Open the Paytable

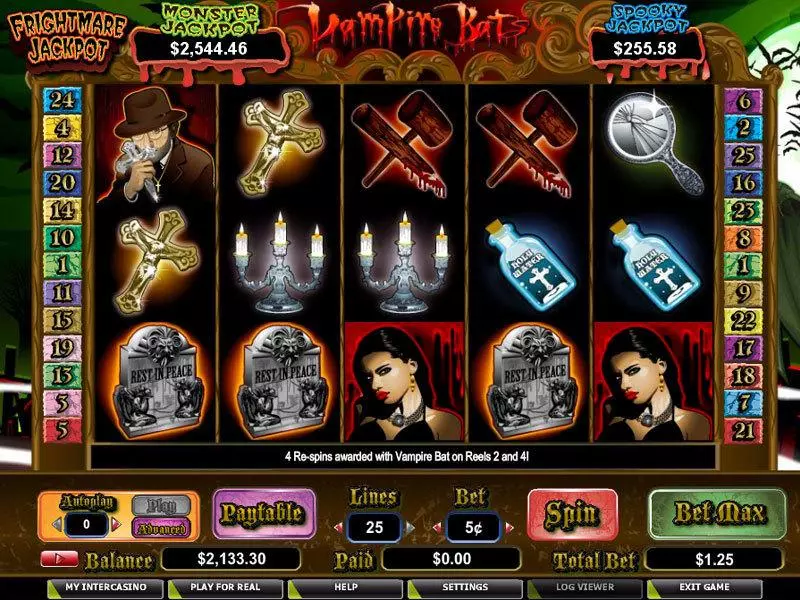coord(264,514)
